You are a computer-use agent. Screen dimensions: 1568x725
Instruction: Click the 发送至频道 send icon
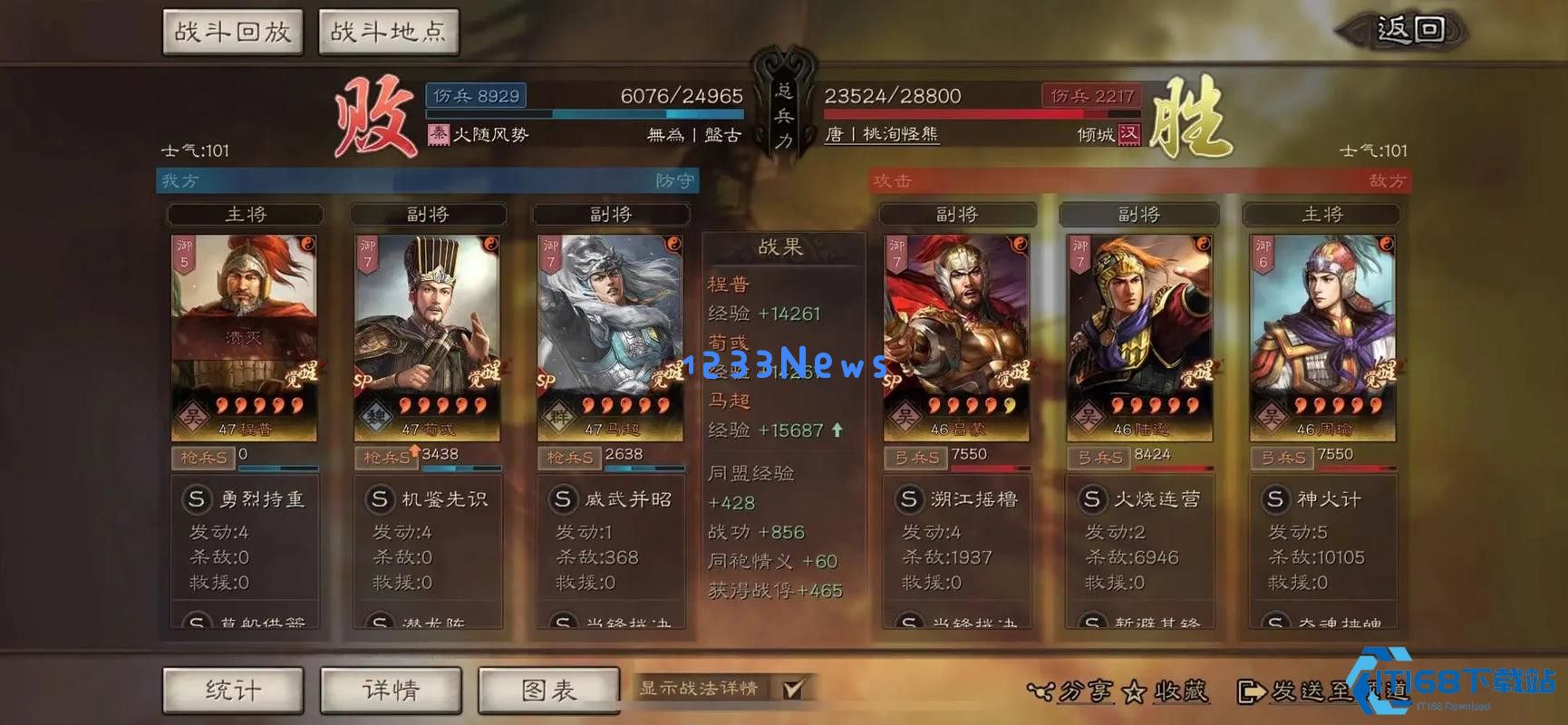(x=1249, y=691)
